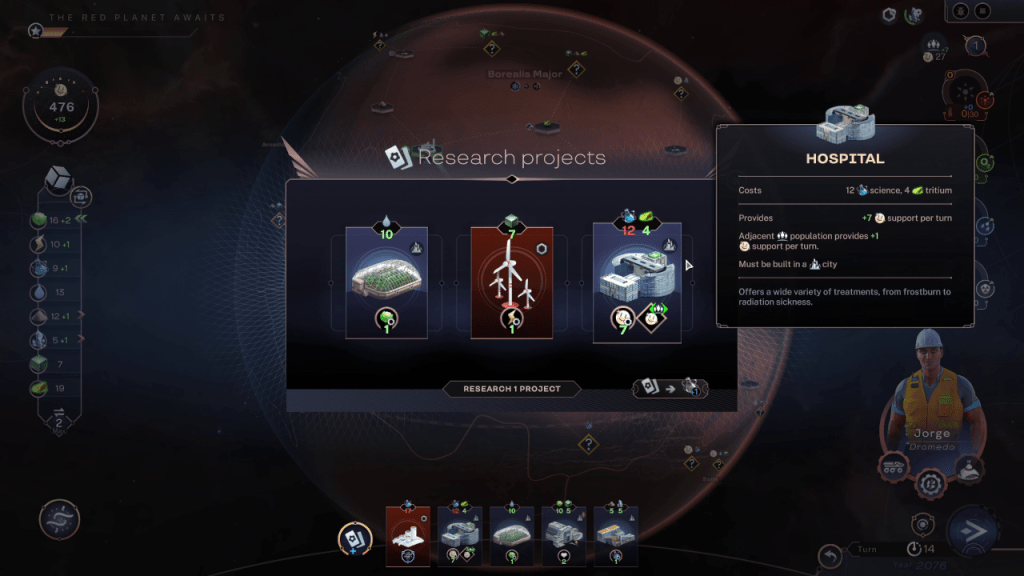Click the card exchange button in research panel
This screenshot has width=1024, height=576.
670,388
